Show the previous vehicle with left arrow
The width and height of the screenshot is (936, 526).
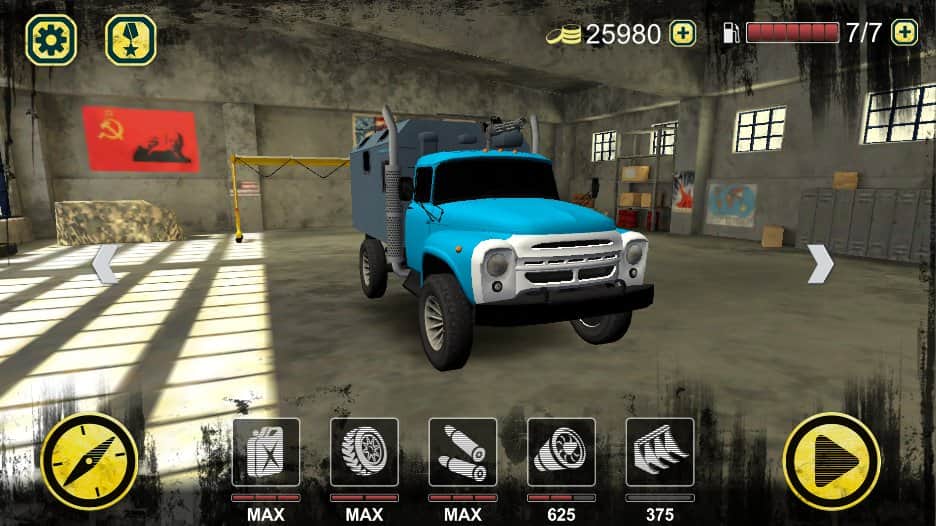pos(105,263)
